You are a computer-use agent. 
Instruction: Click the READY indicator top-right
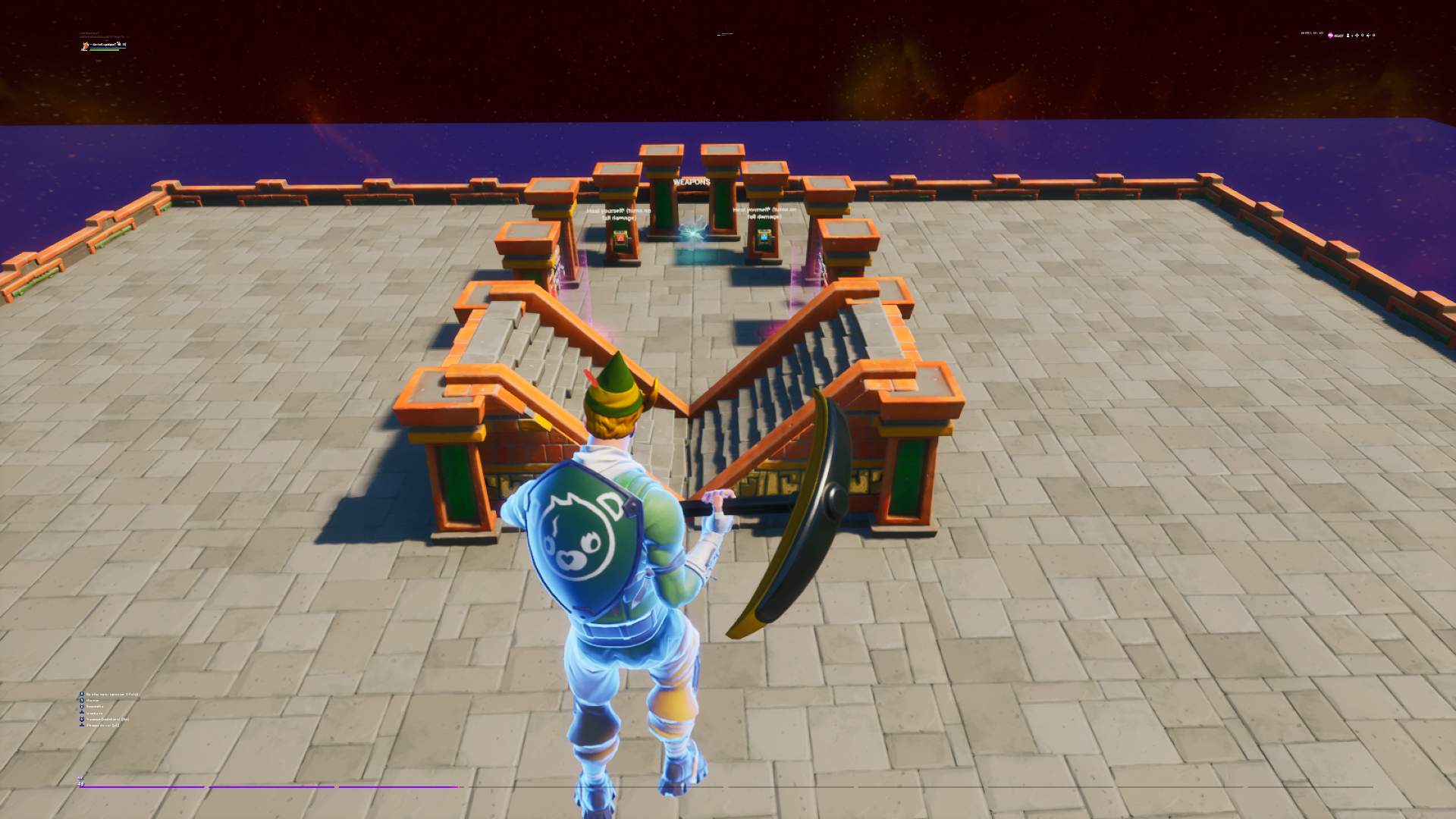click(1339, 36)
